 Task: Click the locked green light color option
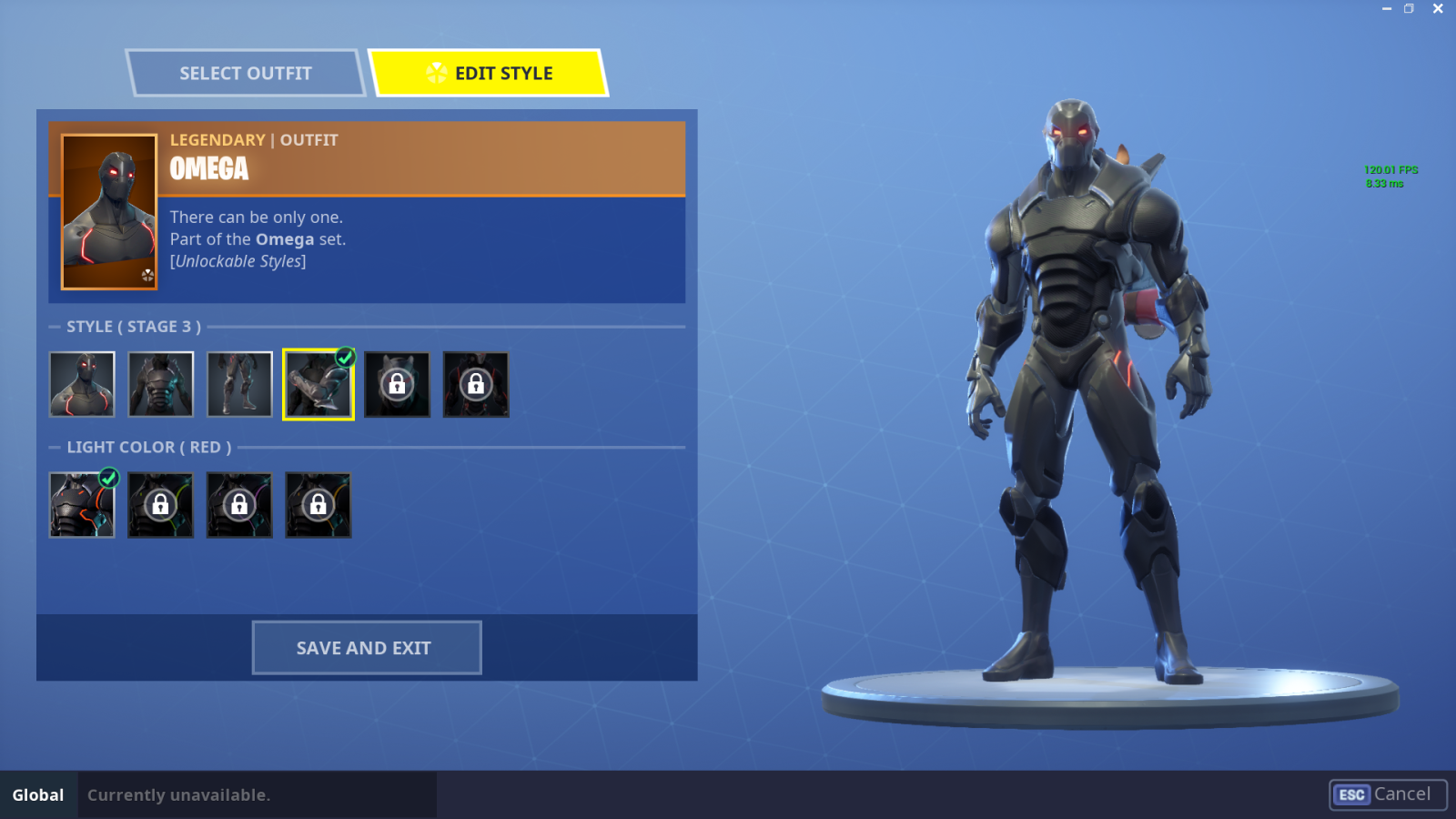pyautogui.click(x=160, y=505)
